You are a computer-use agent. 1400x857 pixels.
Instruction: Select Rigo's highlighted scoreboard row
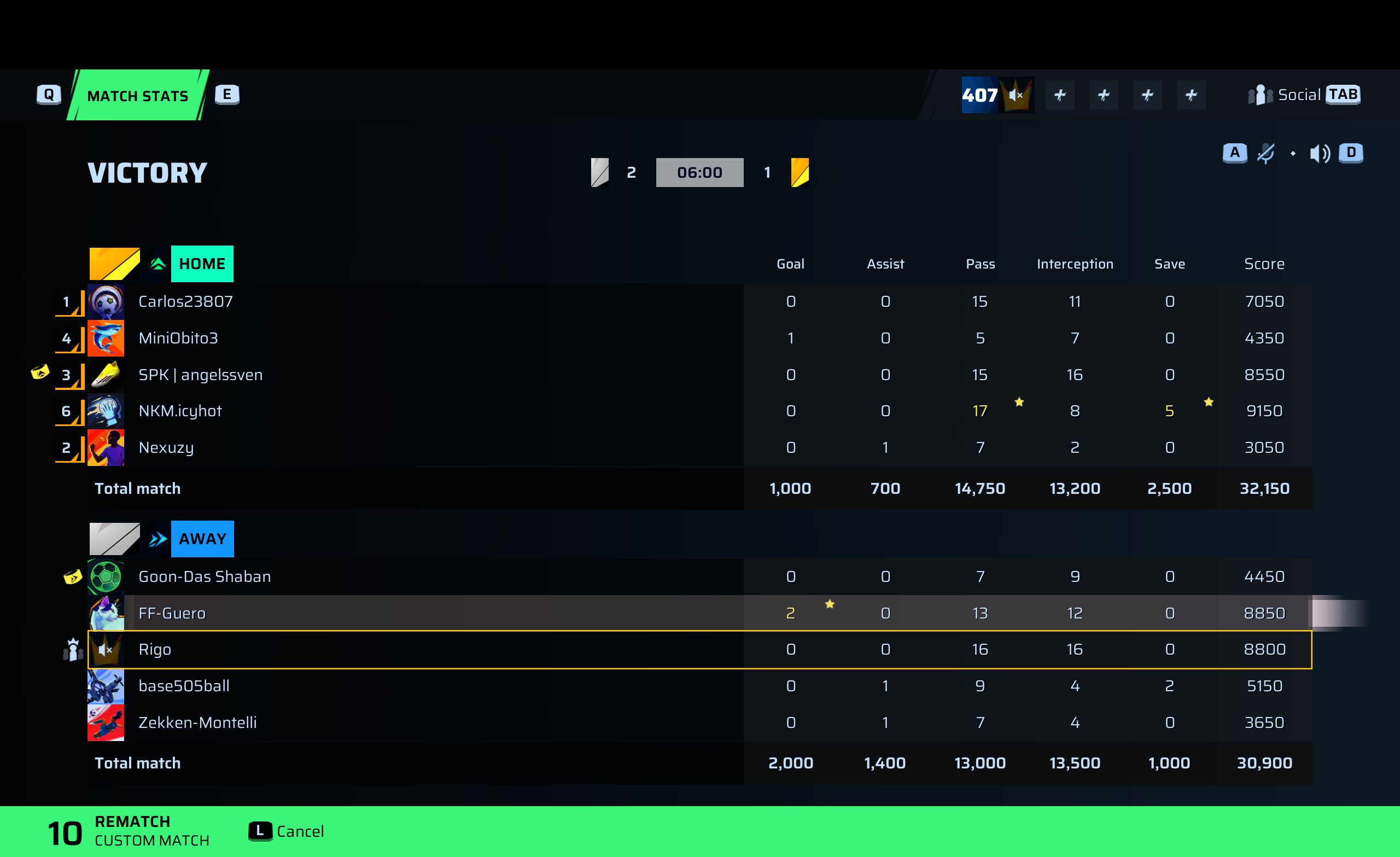coord(155,649)
